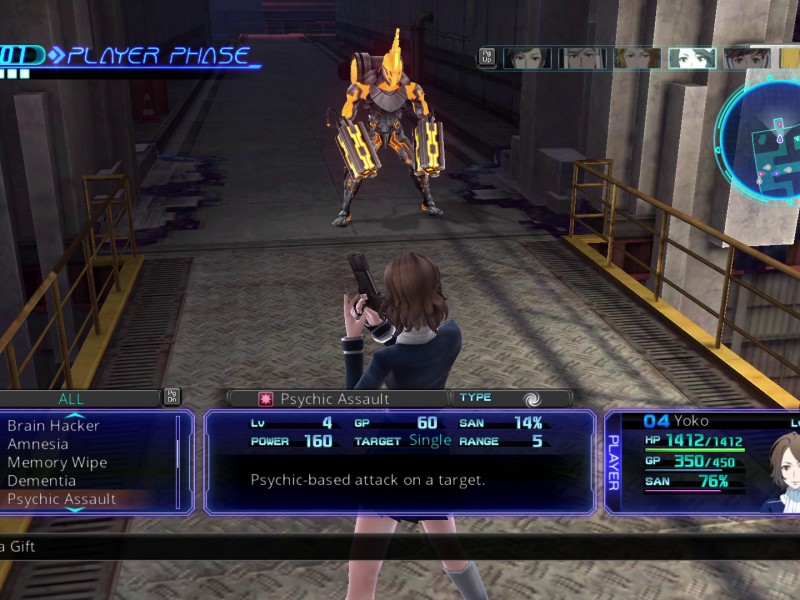800x600 pixels.
Task: Click the skill list down arrow
Action: point(75,510)
